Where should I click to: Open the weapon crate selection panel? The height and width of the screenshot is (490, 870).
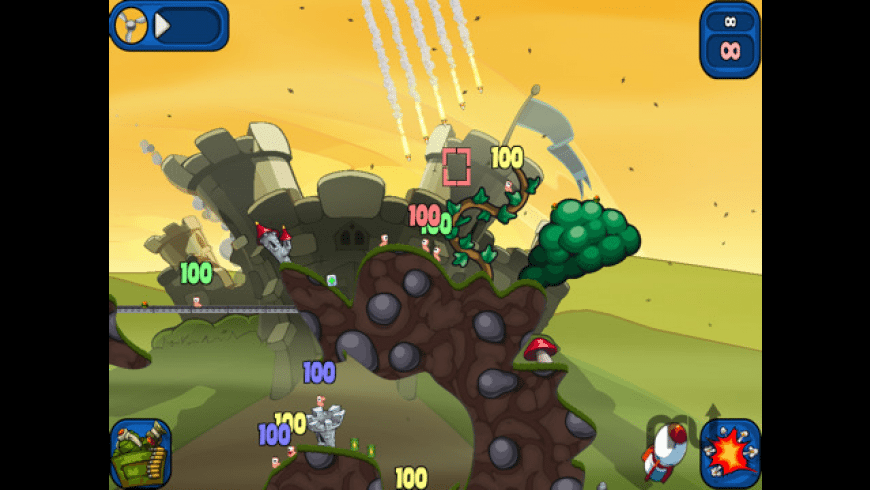(x=140, y=453)
